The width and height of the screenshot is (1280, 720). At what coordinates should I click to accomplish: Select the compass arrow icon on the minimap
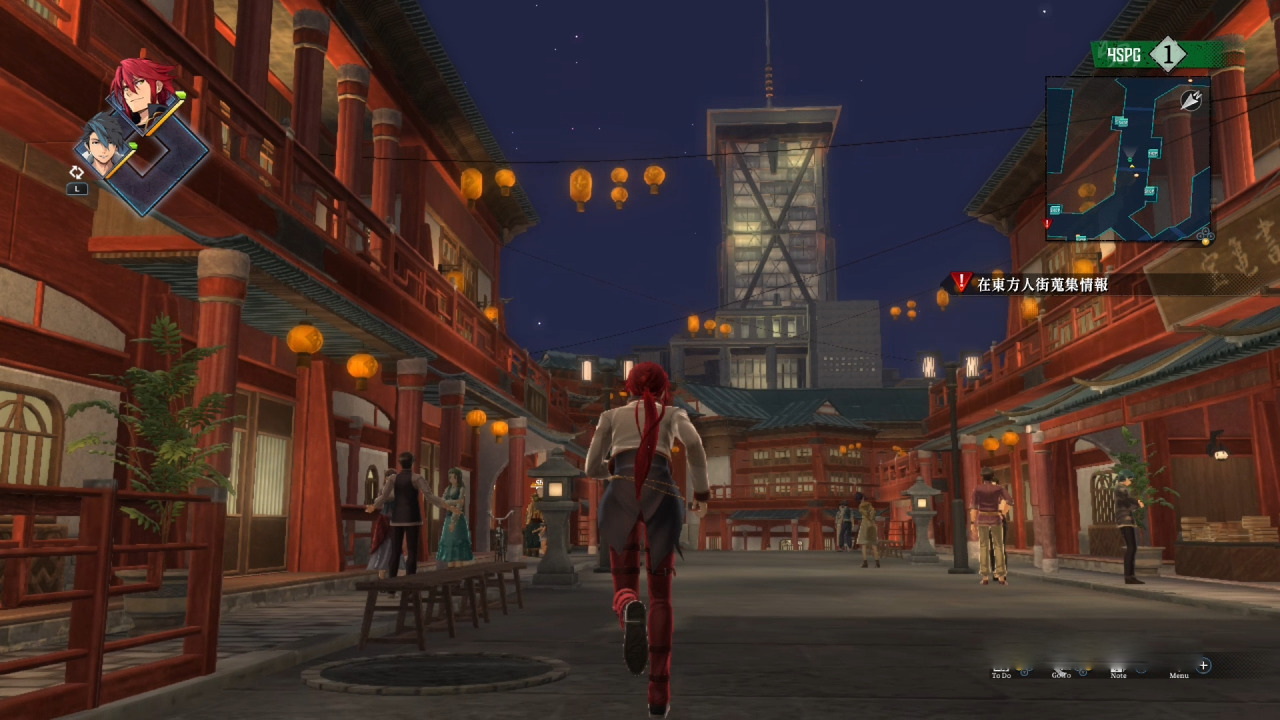(1190, 100)
